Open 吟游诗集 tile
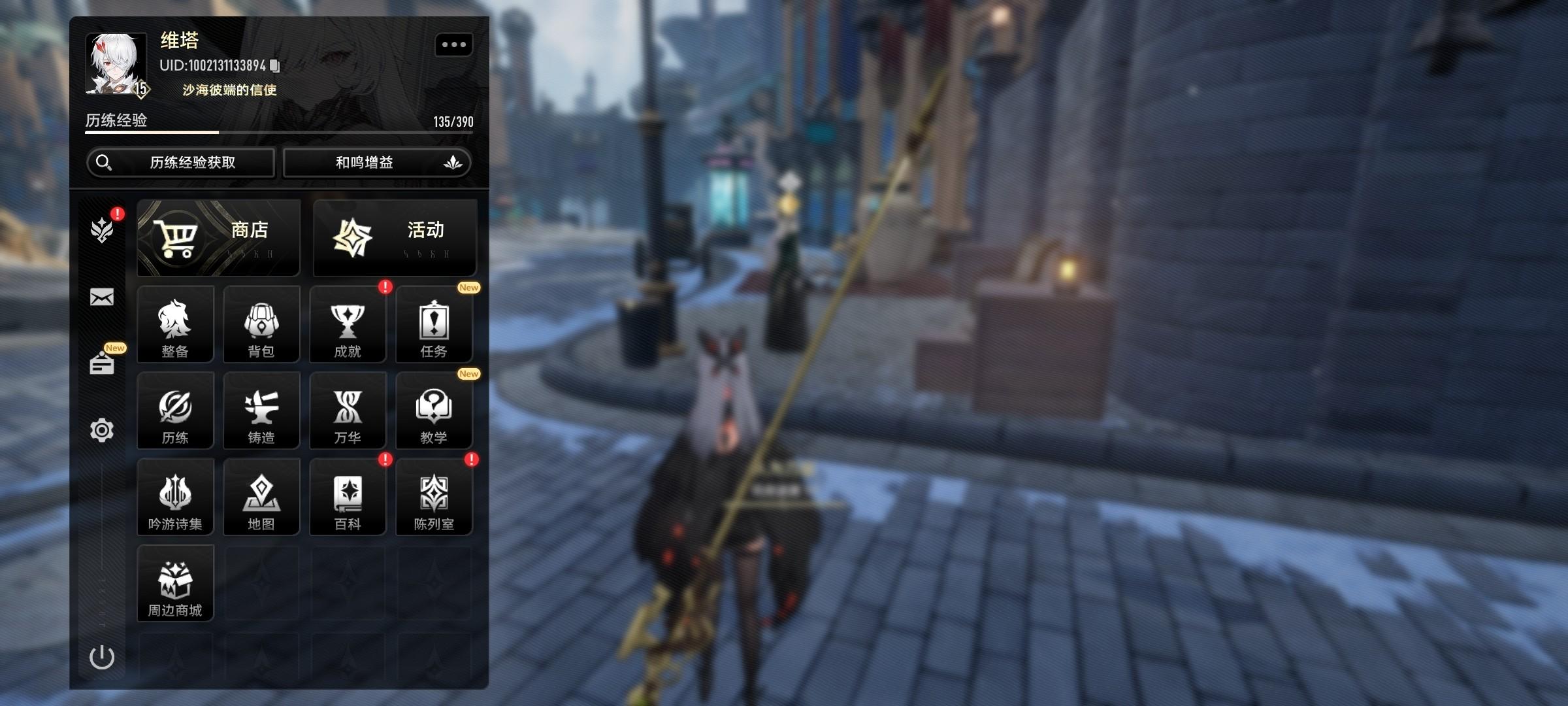Screen dimensions: 1568x706 [175, 497]
